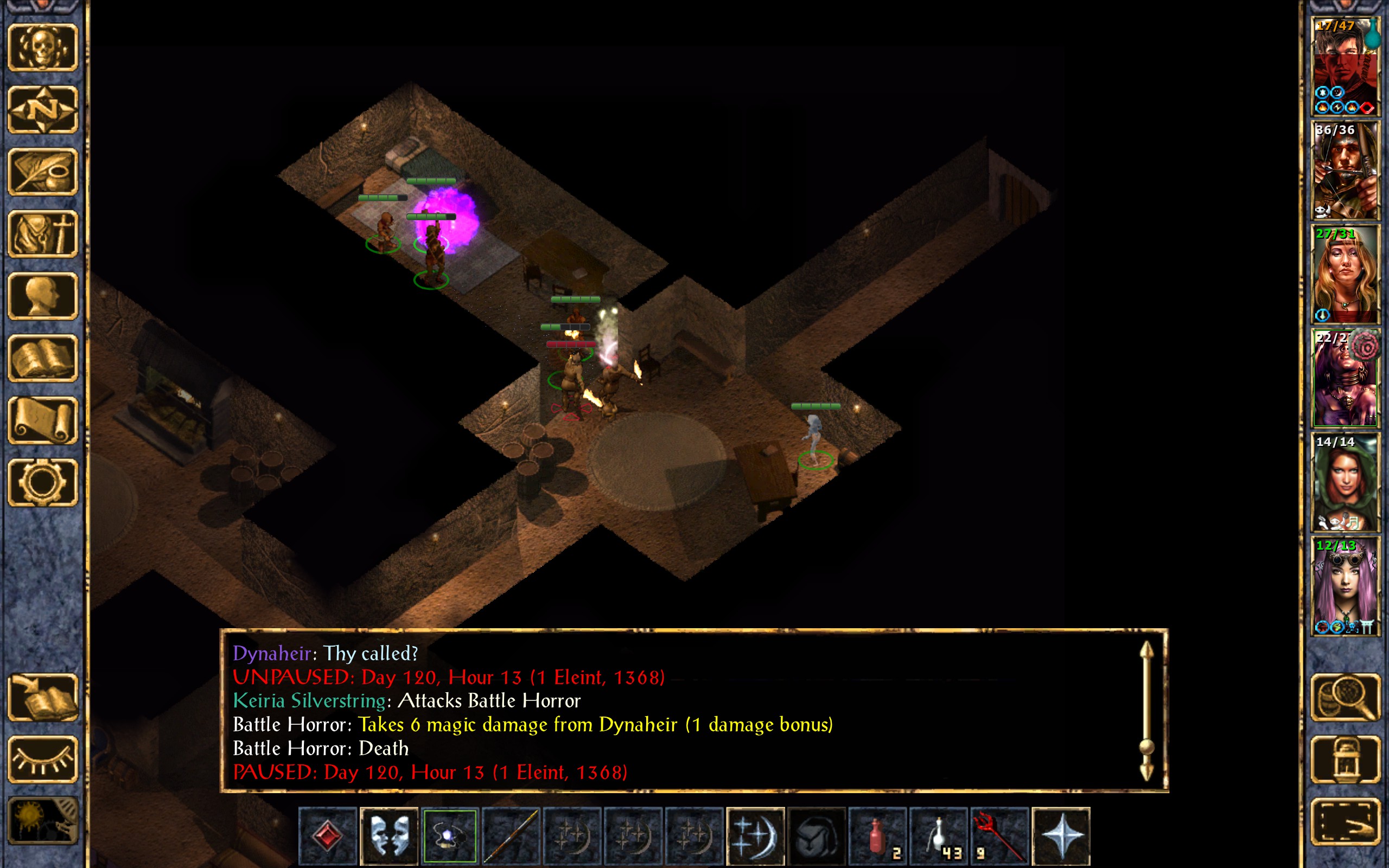1389x868 pixels.
Task: Select the archer portrait with 36/36 health
Action: coord(1345,170)
